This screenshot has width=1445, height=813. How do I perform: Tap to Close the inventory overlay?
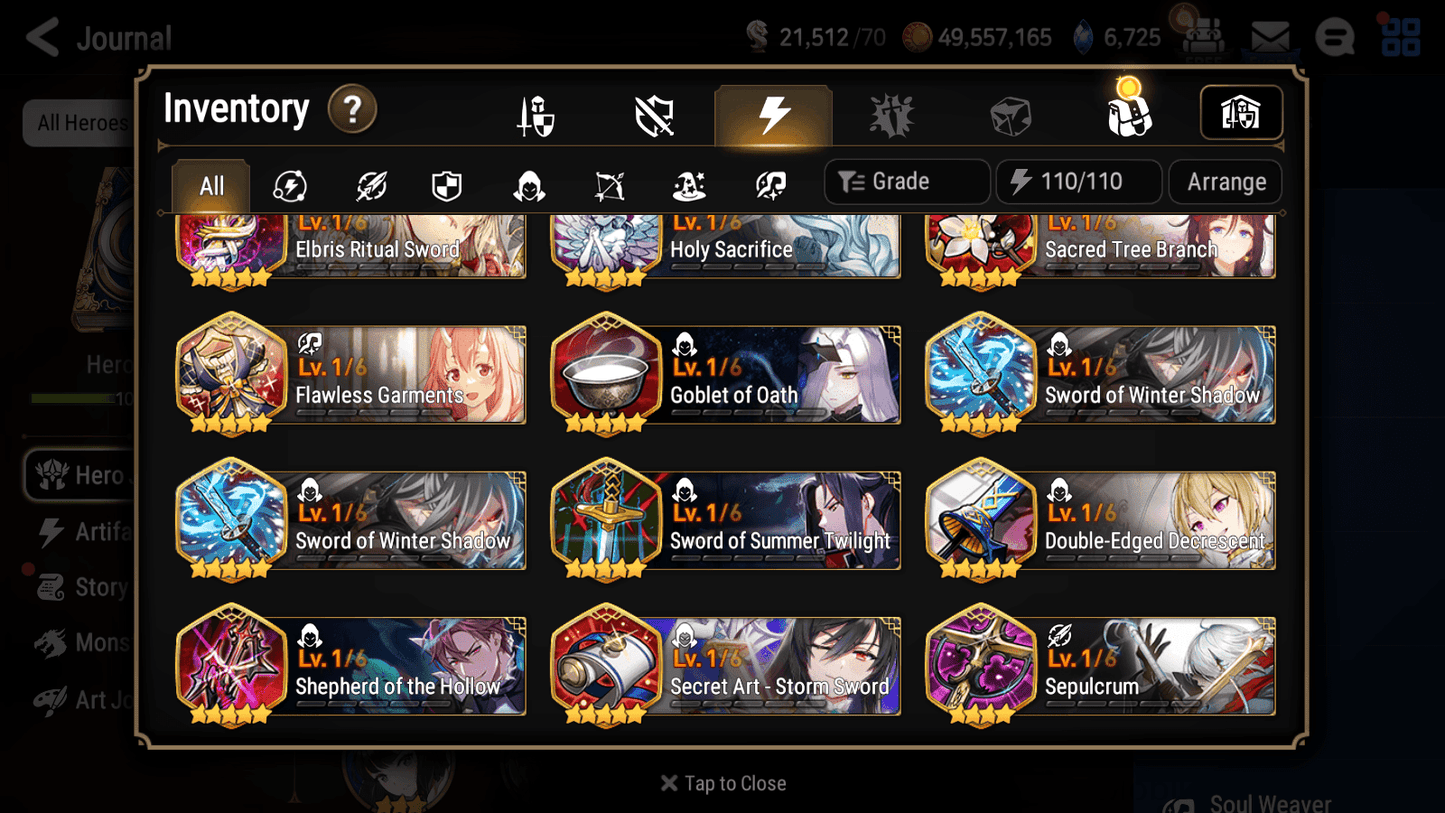pos(722,783)
